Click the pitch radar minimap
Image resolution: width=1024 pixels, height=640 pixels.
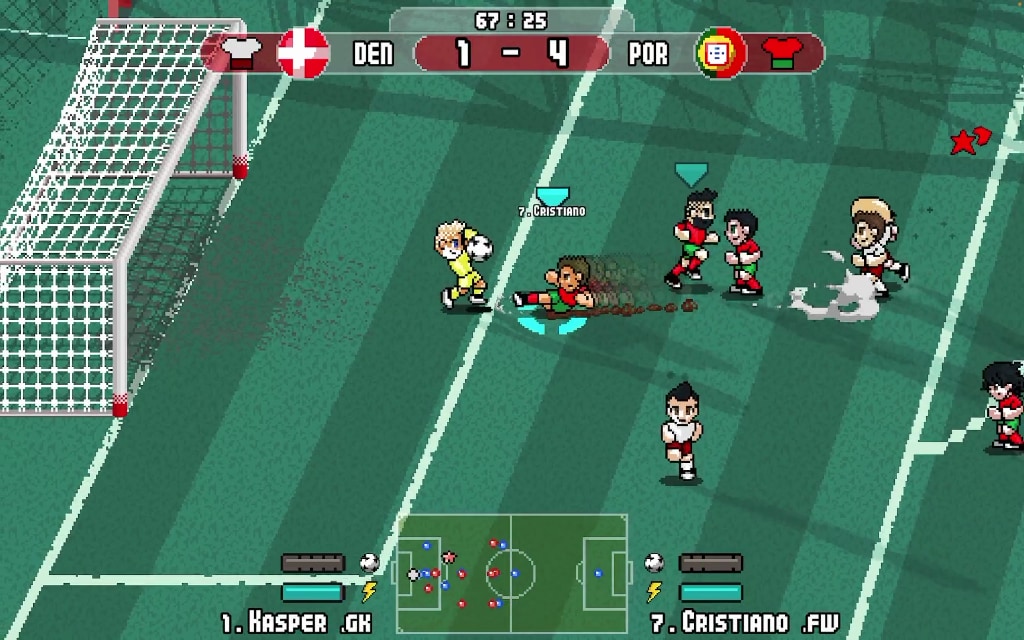(x=511, y=574)
